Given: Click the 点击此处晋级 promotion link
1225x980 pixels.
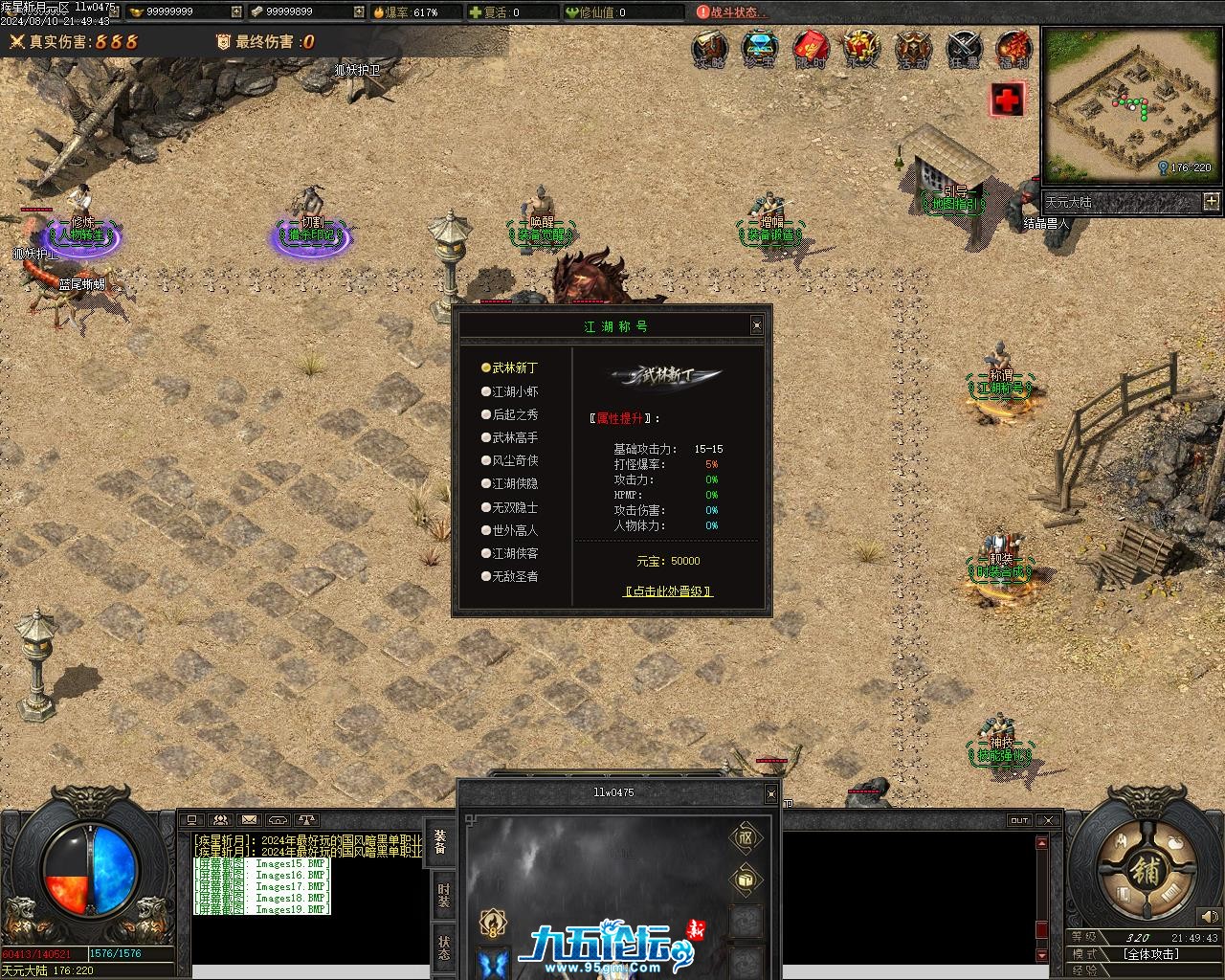Looking at the screenshot, I should [x=668, y=591].
